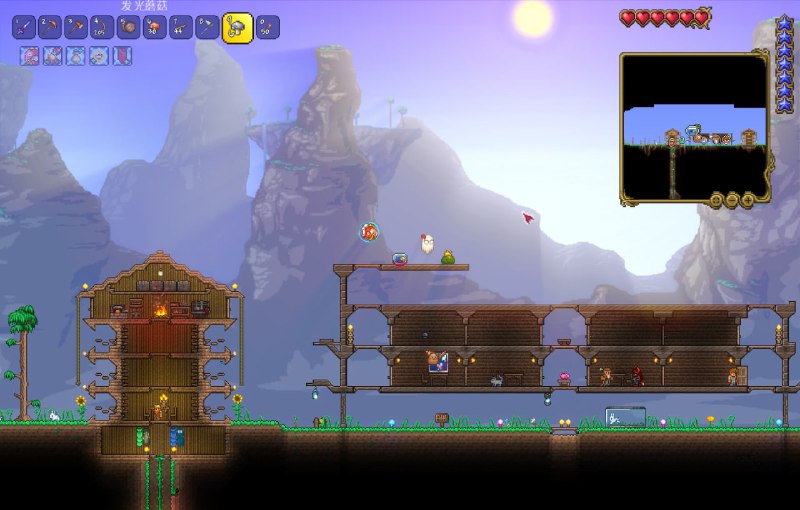Select the red mushroom stack of 30
The height and width of the screenshot is (510, 800).
154,27
